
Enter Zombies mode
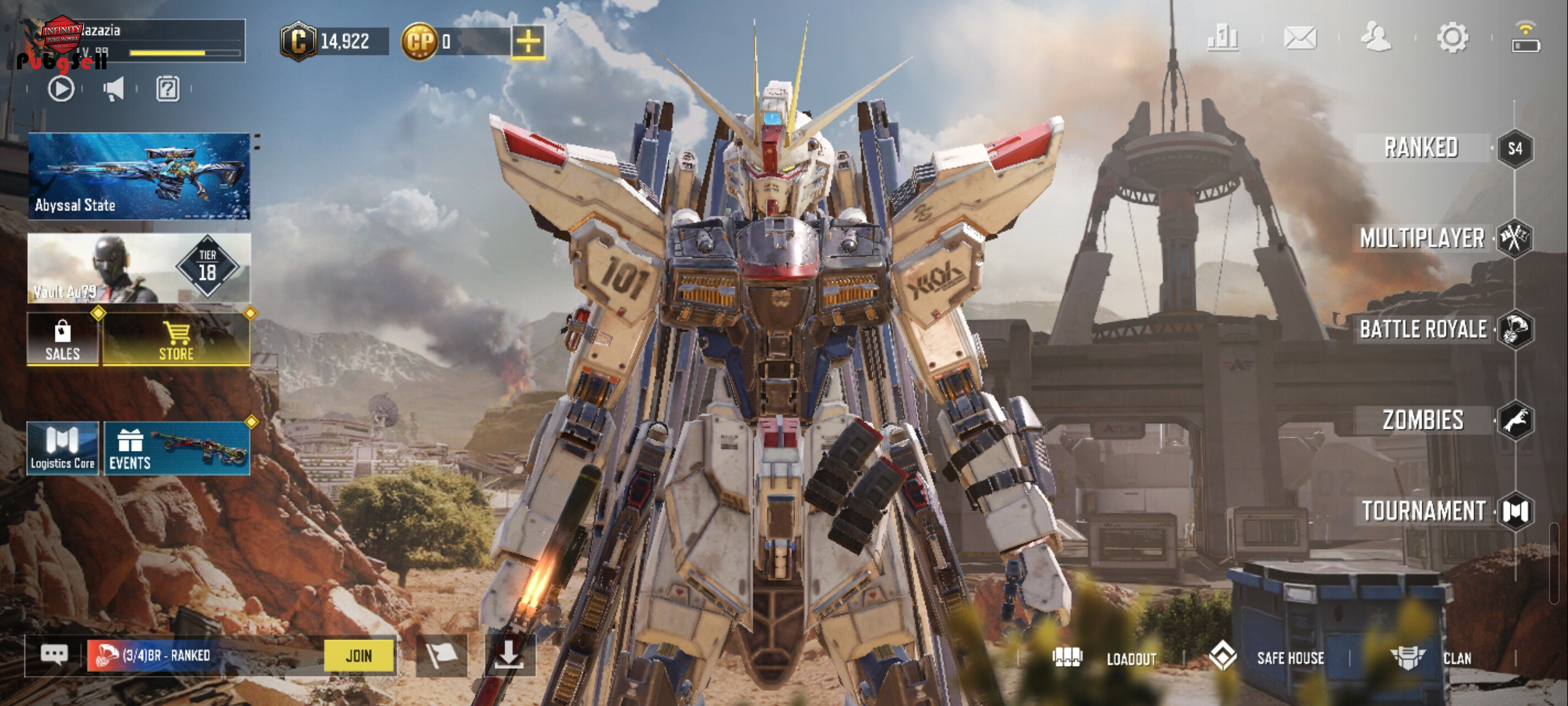coord(1423,420)
